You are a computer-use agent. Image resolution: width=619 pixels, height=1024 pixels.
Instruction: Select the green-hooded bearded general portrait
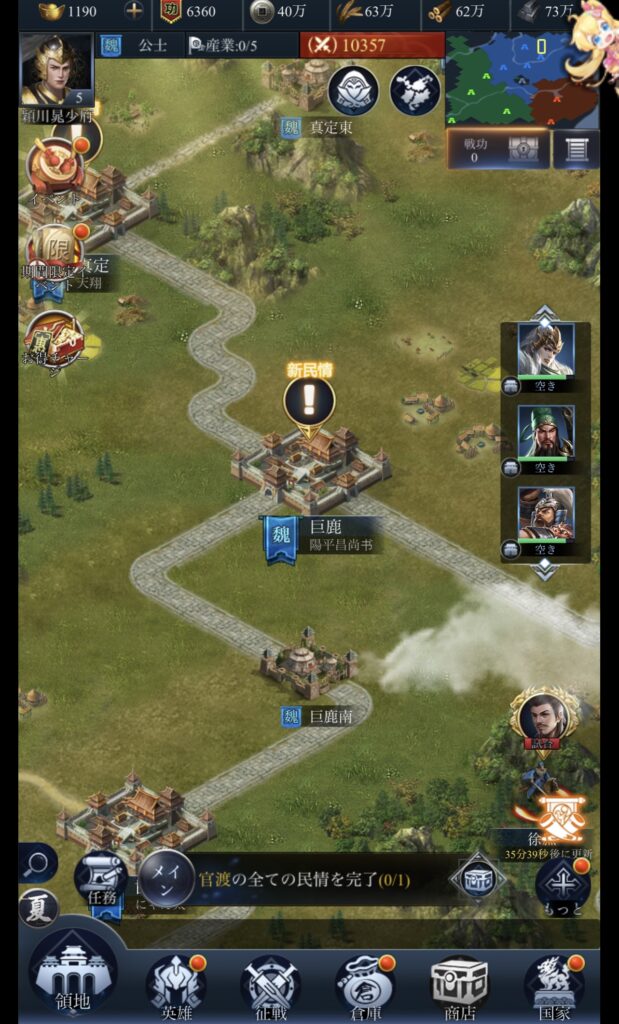click(x=546, y=431)
